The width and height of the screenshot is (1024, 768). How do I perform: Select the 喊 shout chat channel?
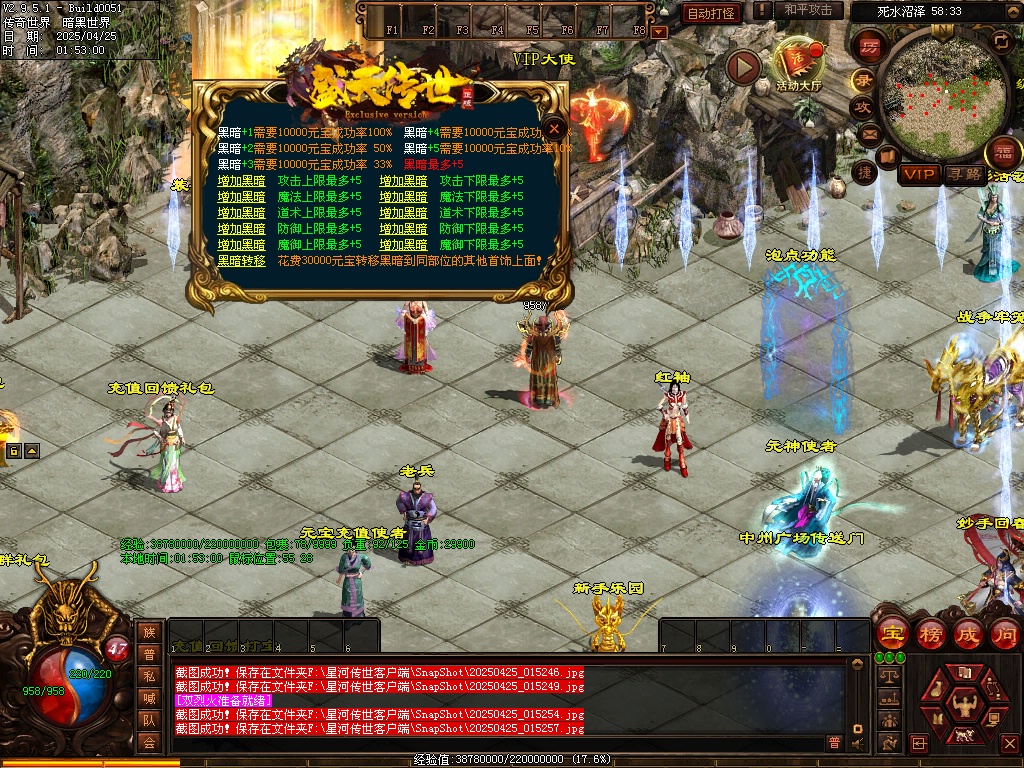149,698
